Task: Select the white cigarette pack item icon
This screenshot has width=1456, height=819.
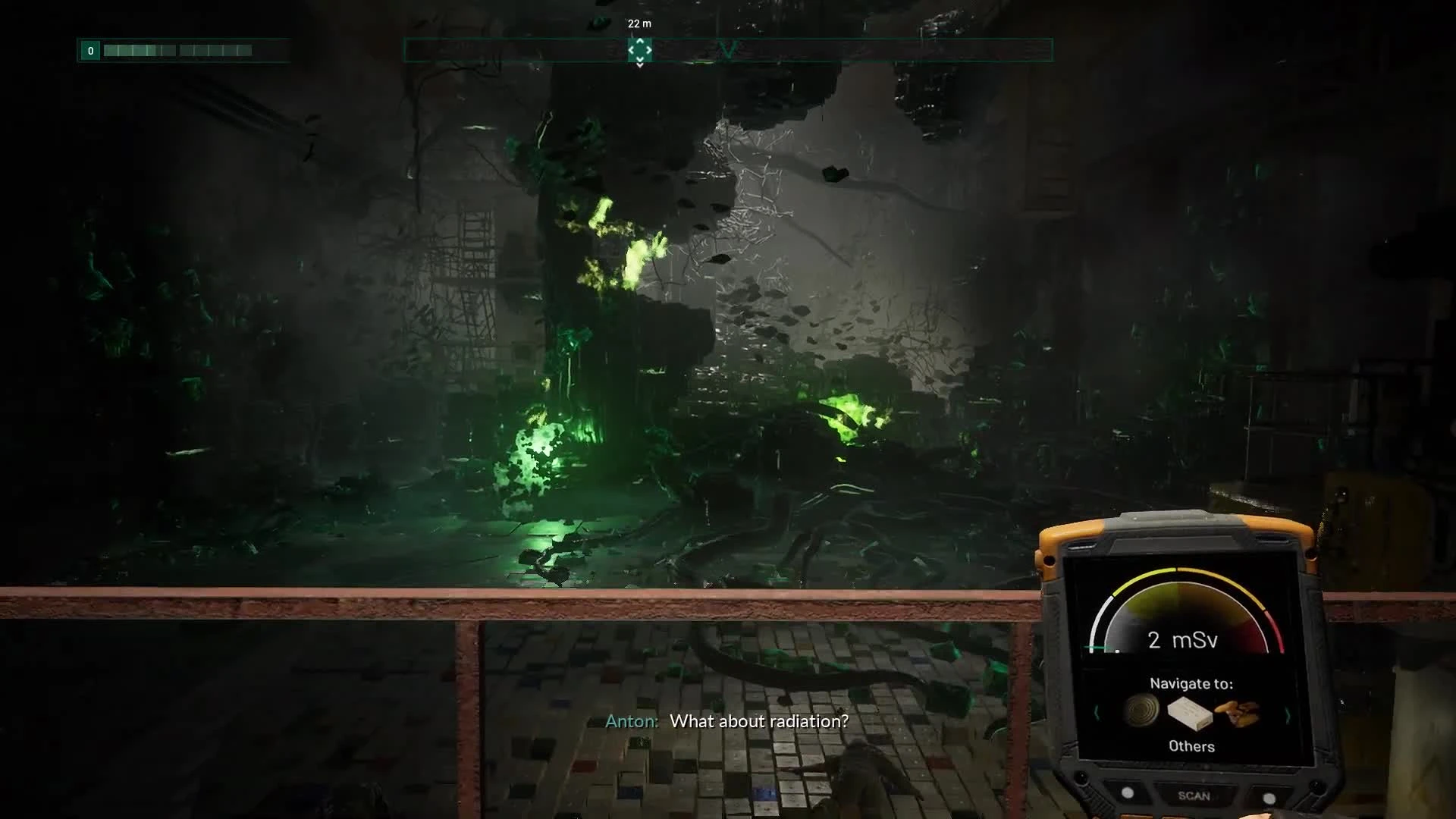Action: point(1189,714)
